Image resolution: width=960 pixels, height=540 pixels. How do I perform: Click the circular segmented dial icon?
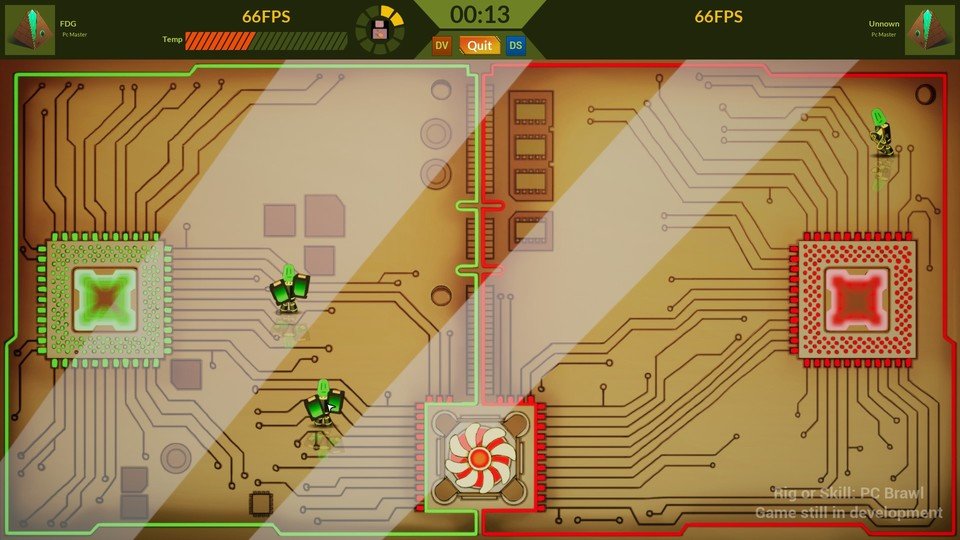[x=380, y=29]
